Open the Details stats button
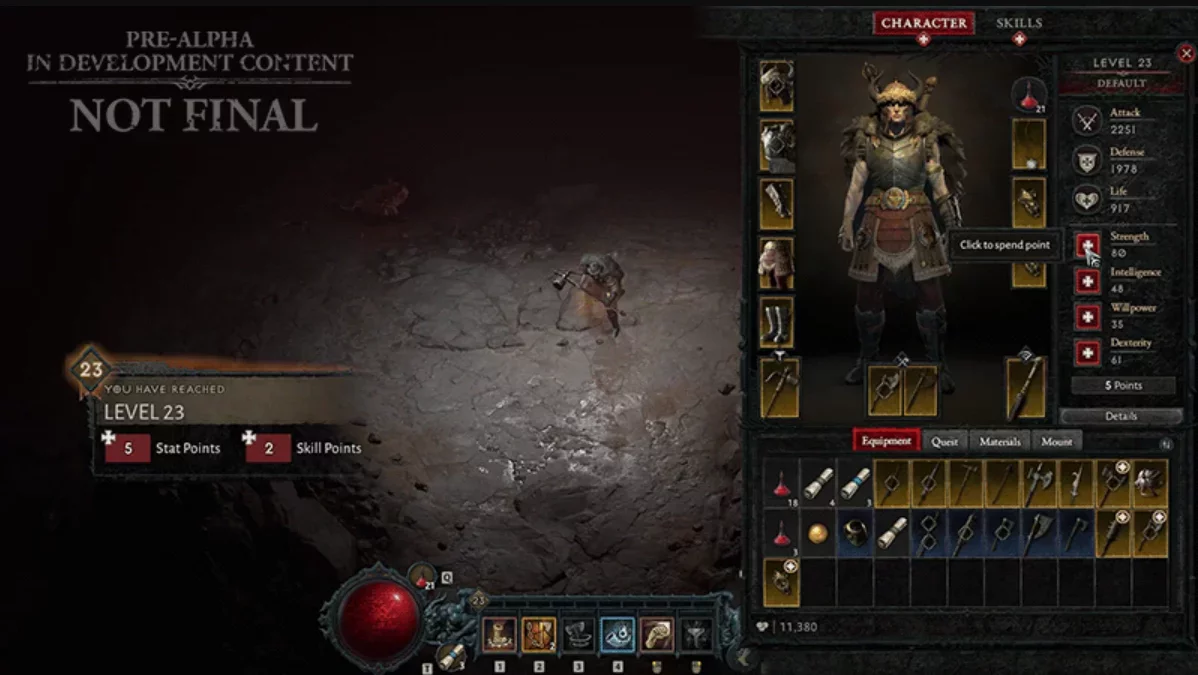The image size is (1198, 675). click(1121, 416)
